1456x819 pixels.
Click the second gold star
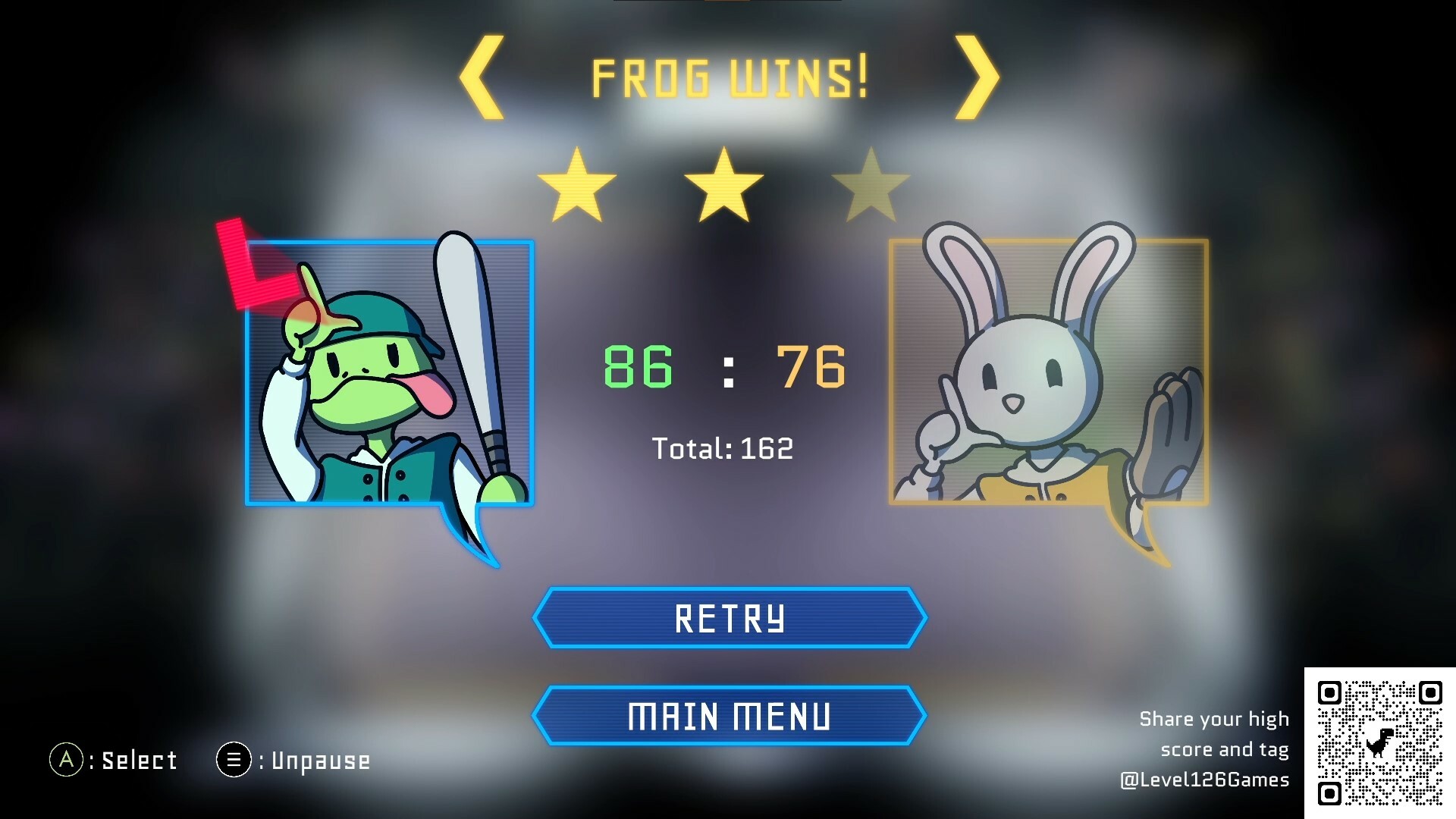click(724, 182)
